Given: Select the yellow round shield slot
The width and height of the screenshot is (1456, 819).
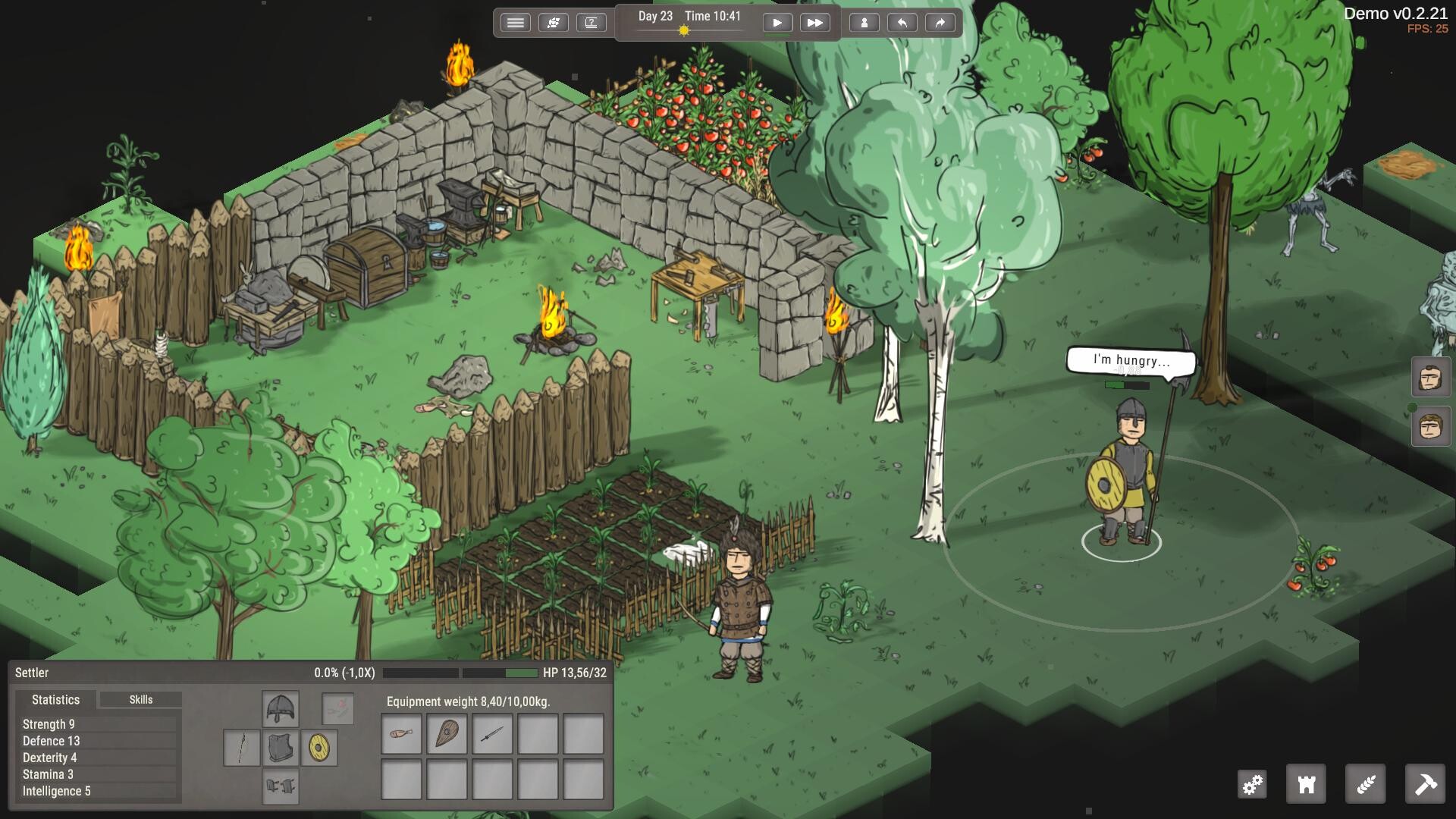Looking at the screenshot, I should (x=319, y=748).
